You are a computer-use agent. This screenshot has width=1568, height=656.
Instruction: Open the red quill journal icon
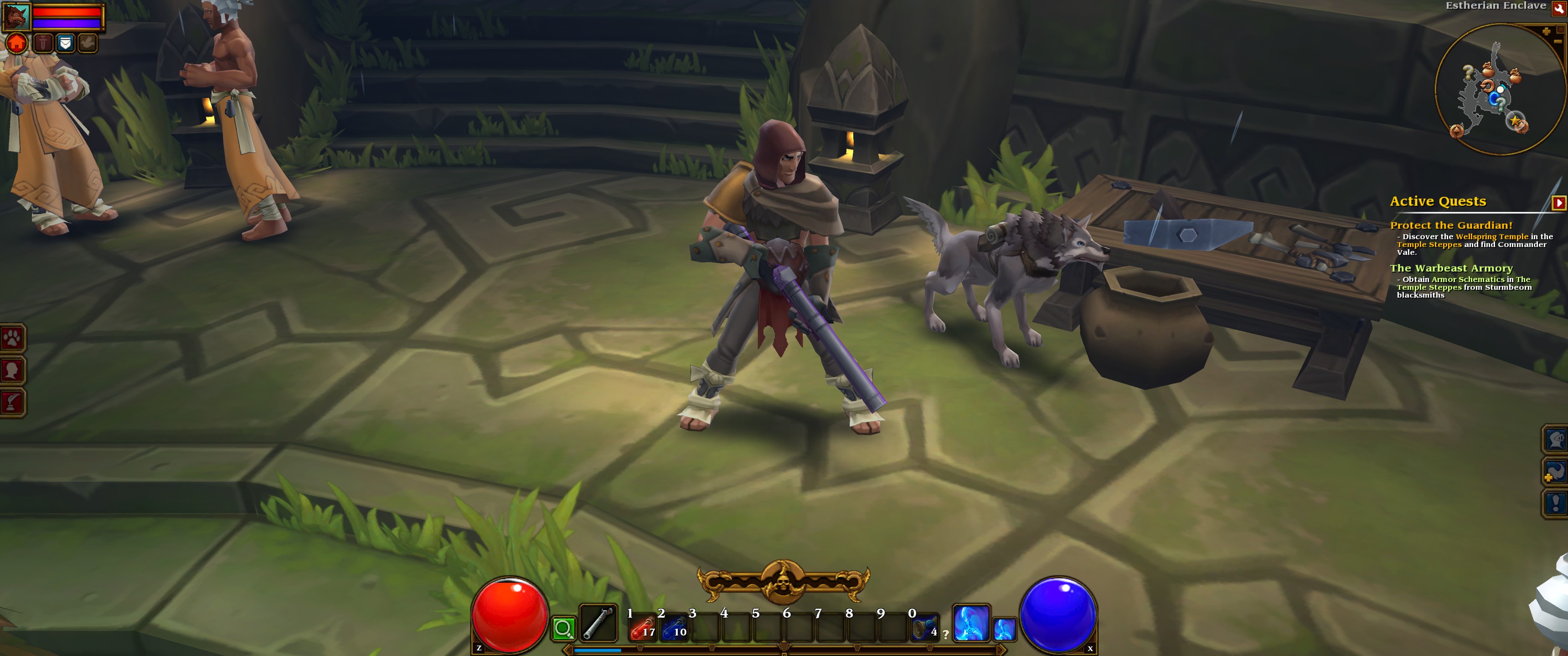(x=12, y=402)
